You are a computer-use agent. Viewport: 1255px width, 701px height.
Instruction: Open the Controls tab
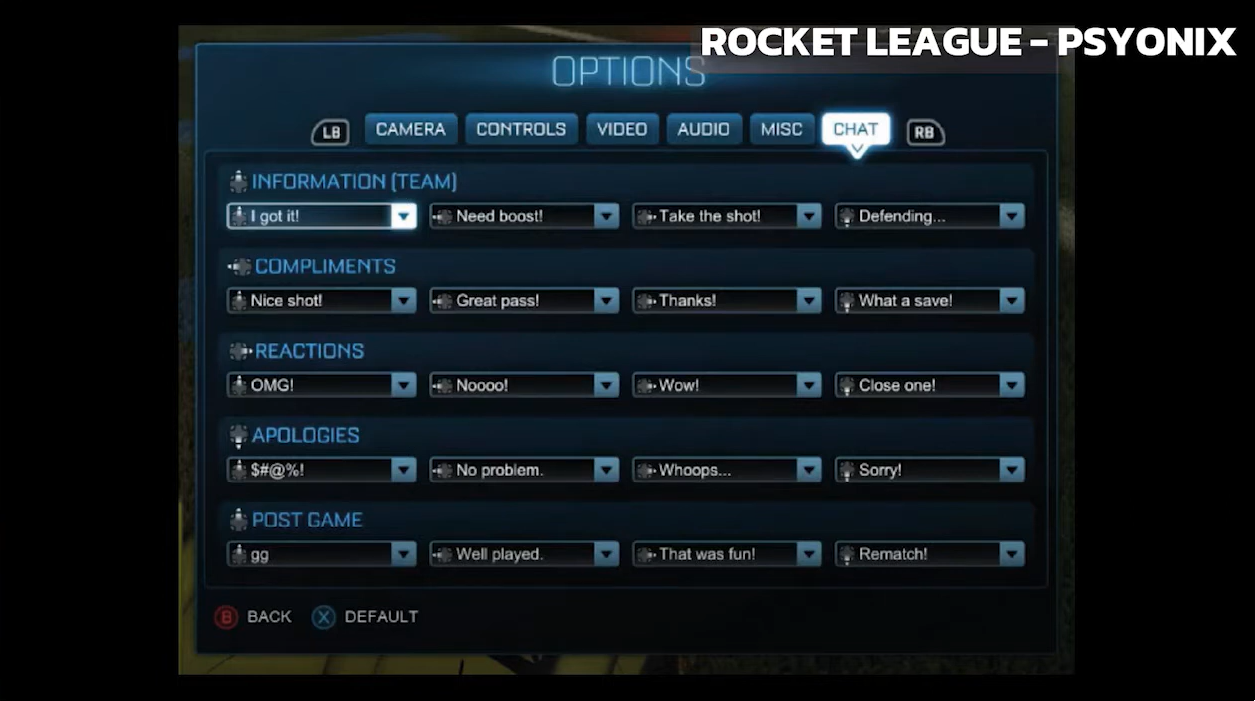521,129
